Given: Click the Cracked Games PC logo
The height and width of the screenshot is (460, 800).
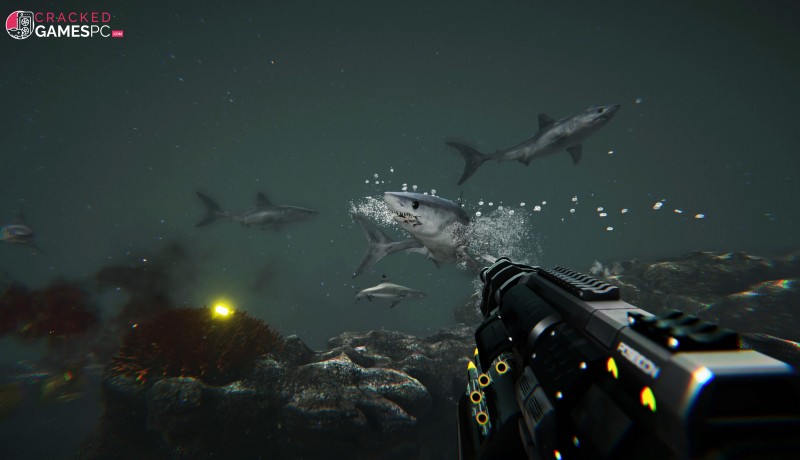Looking at the screenshot, I should 63,25.
